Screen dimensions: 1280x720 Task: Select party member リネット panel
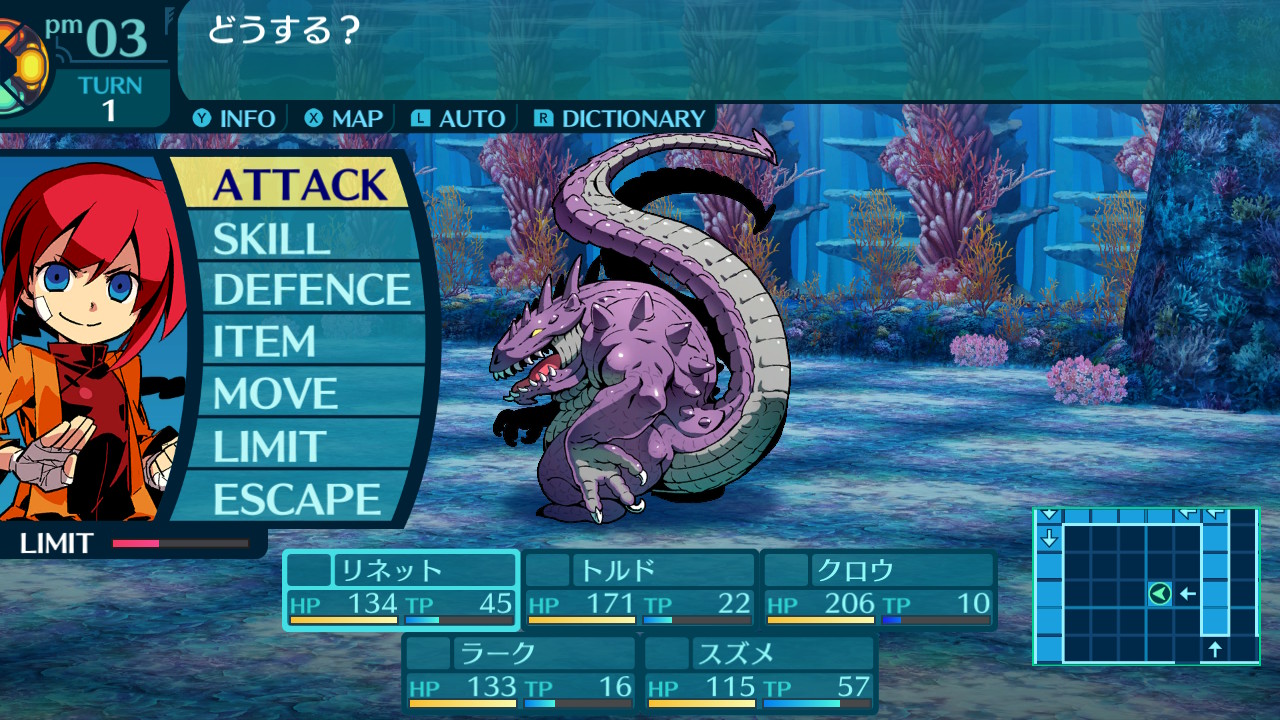click(x=401, y=590)
